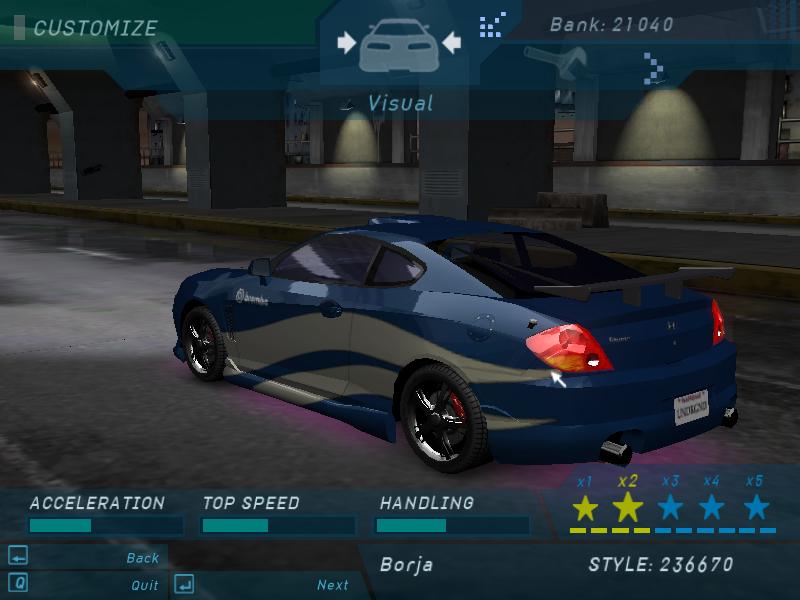The height and width of the screenshot is (600, 800).
Task: Click the right arrow beside the wrench icon
Action: [x=653, y=68]
